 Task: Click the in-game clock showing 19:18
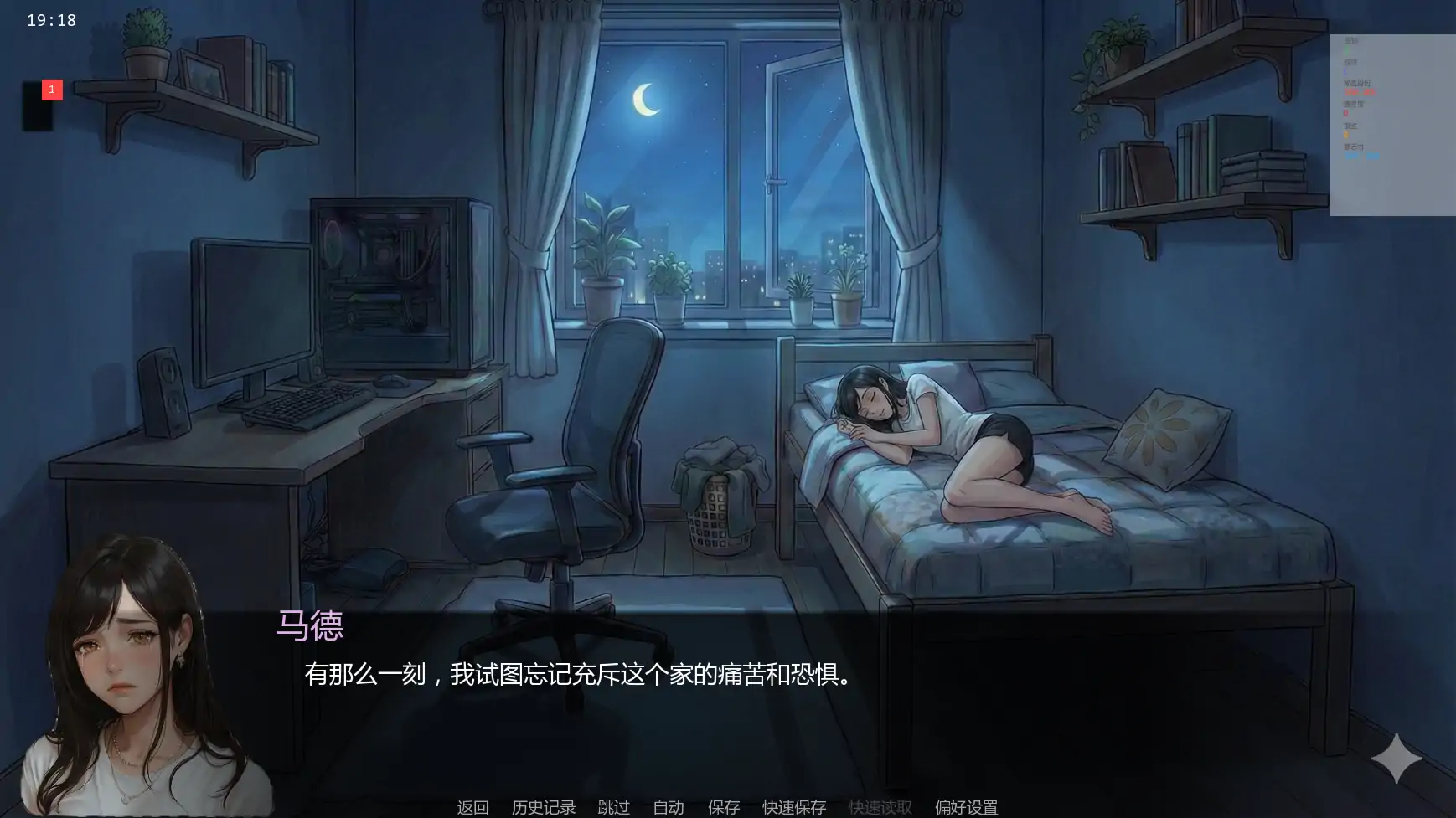click(x=52, y=20)
